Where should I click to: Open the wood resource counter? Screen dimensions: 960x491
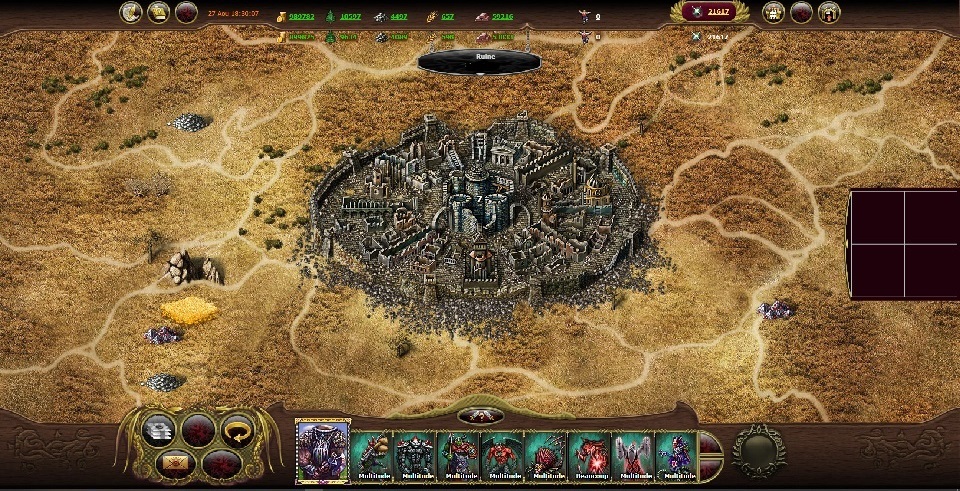pos(349,17)
